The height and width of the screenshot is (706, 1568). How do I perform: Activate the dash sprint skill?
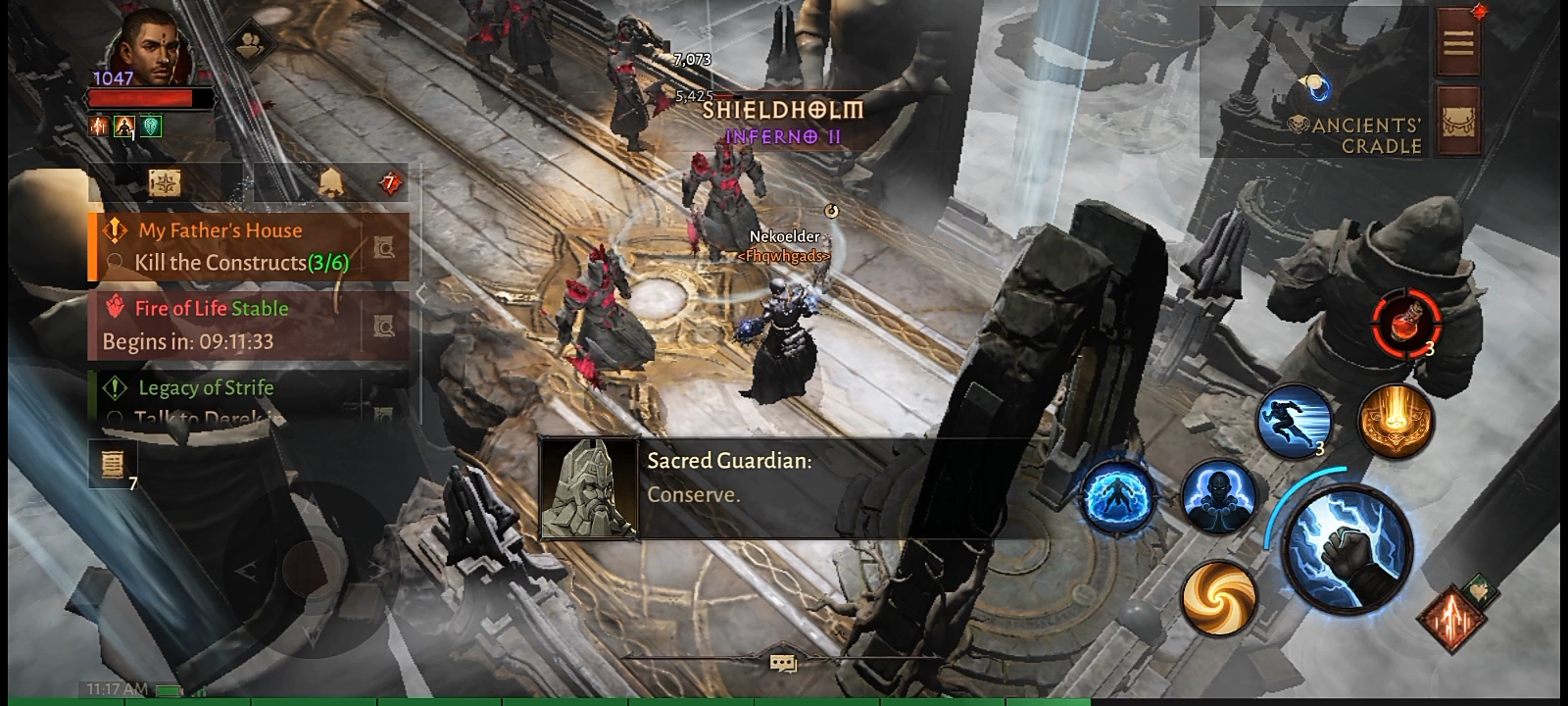pyautogui.click(x=1293, y=420)
